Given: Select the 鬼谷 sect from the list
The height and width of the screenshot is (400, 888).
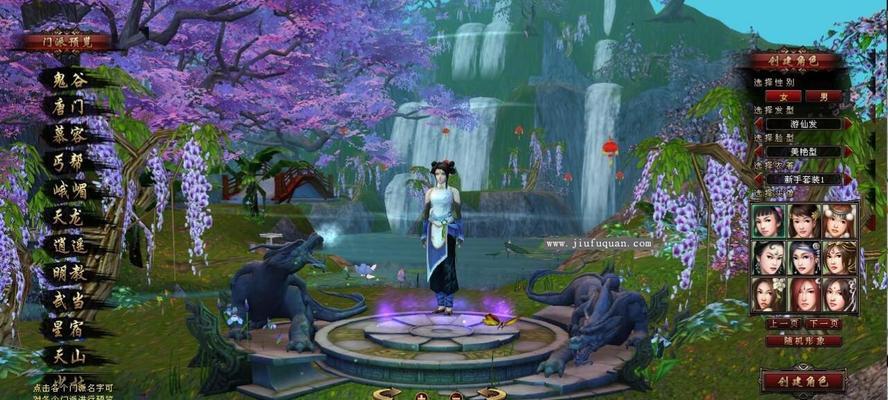Looking at the screenshot, I should [x=68, y=77].
